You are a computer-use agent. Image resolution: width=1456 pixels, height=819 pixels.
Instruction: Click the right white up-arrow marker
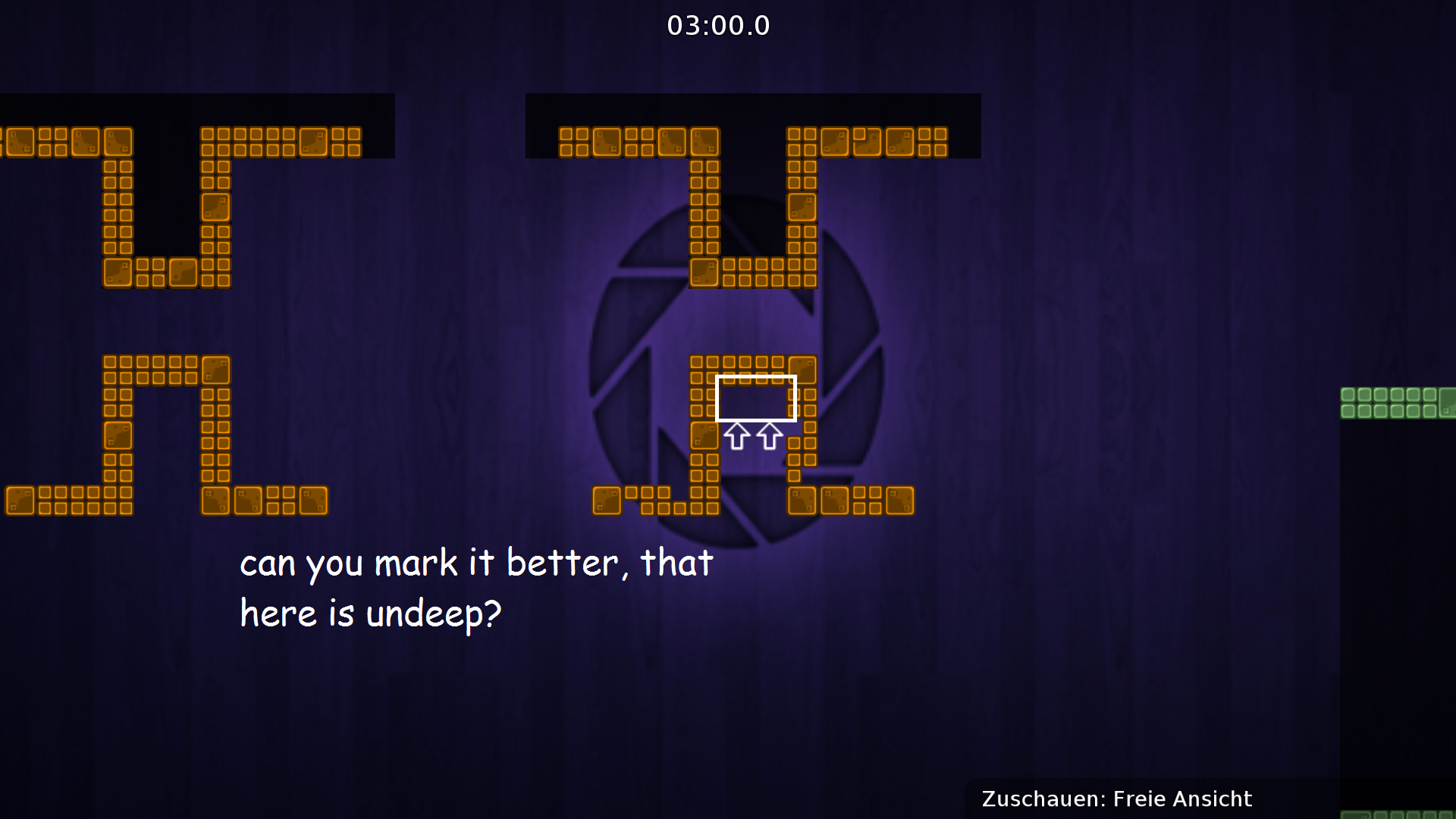click(x=768, y=438)
